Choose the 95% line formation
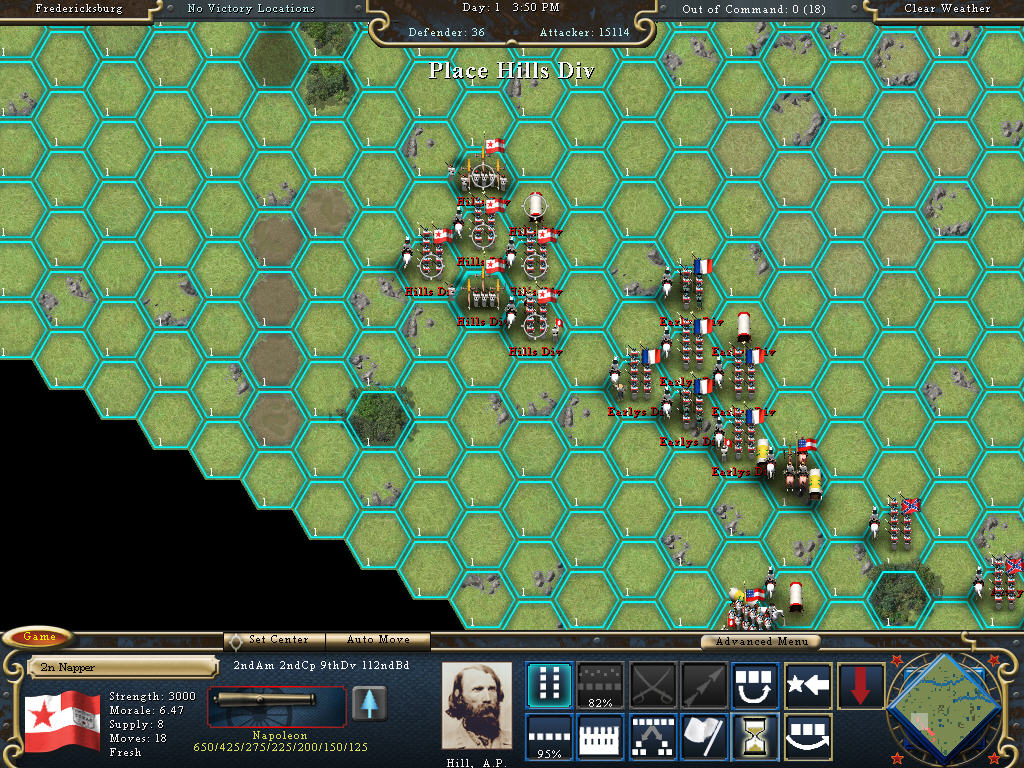The height and width of the screenshot is (768, 1024). (x=549, y=737)
